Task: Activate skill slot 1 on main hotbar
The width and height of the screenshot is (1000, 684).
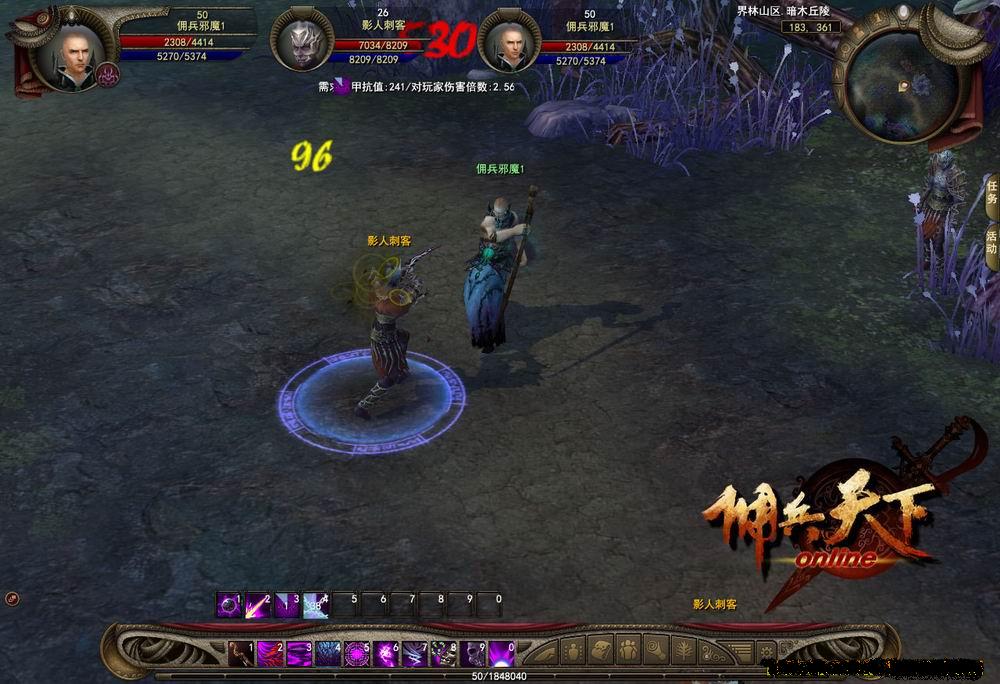Action: coord(240,654)
